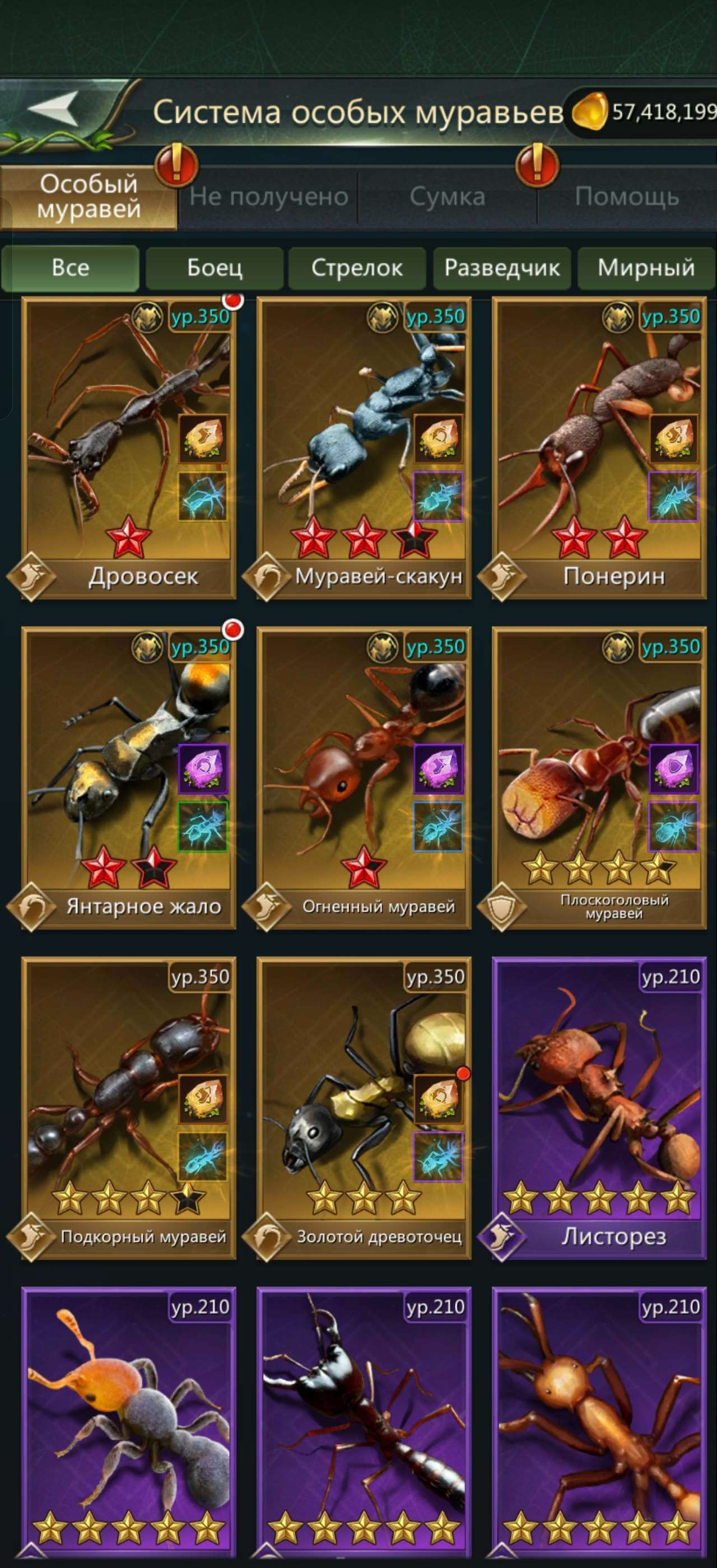Image resolution: width=717 pixels, height=1568 pixels.
Task: Select the Разведчик filter
Action: point(502,268)
